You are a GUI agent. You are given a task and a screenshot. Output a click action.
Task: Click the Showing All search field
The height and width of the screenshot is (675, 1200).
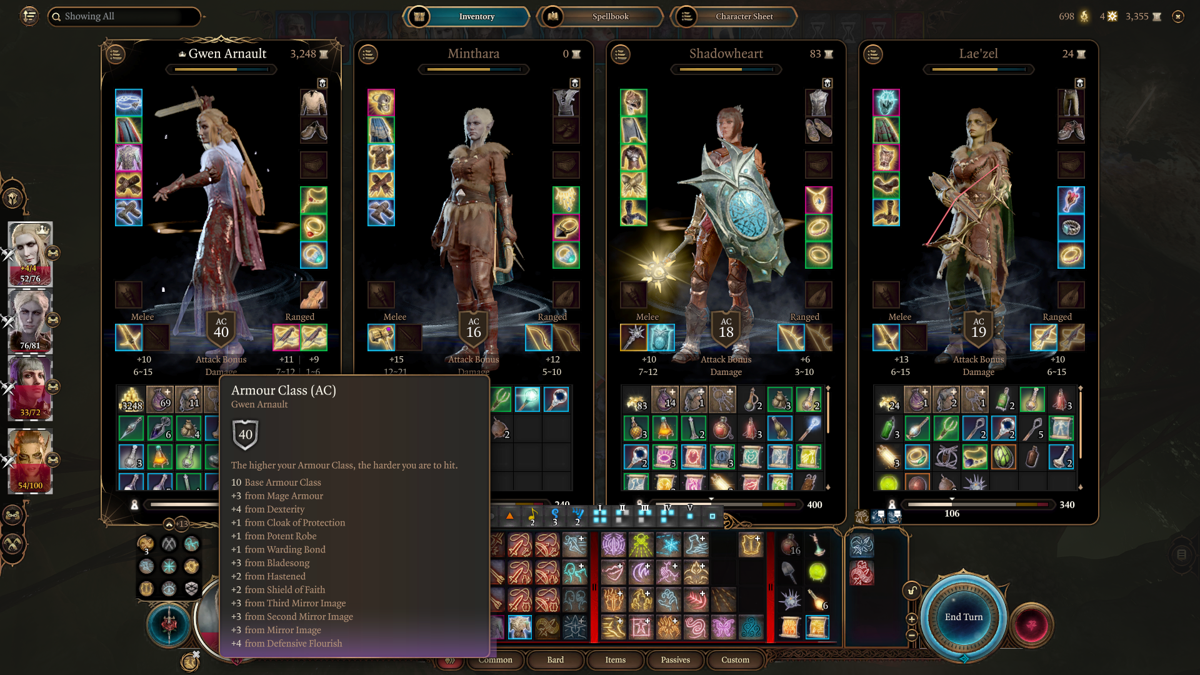coord(124,16)
